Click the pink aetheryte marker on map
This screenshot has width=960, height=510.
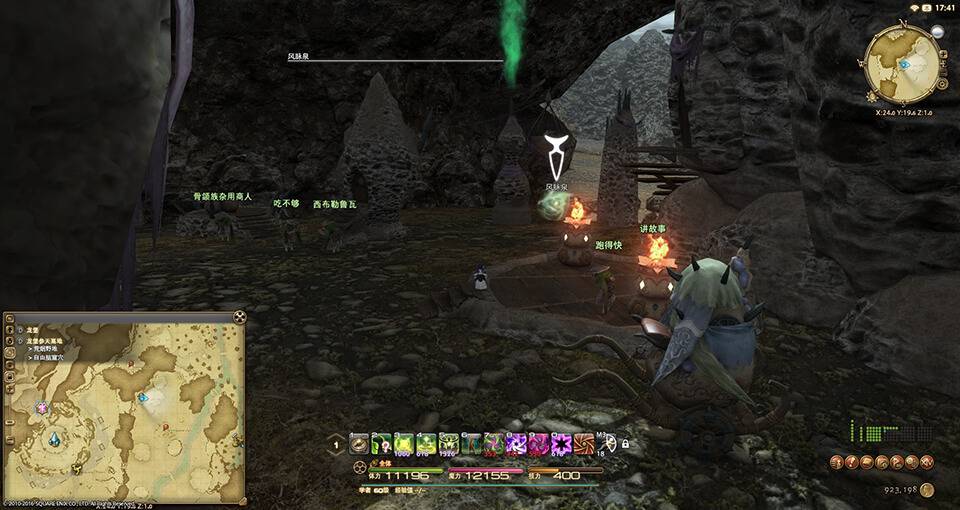pyautogui.click(x=42, y=408)
